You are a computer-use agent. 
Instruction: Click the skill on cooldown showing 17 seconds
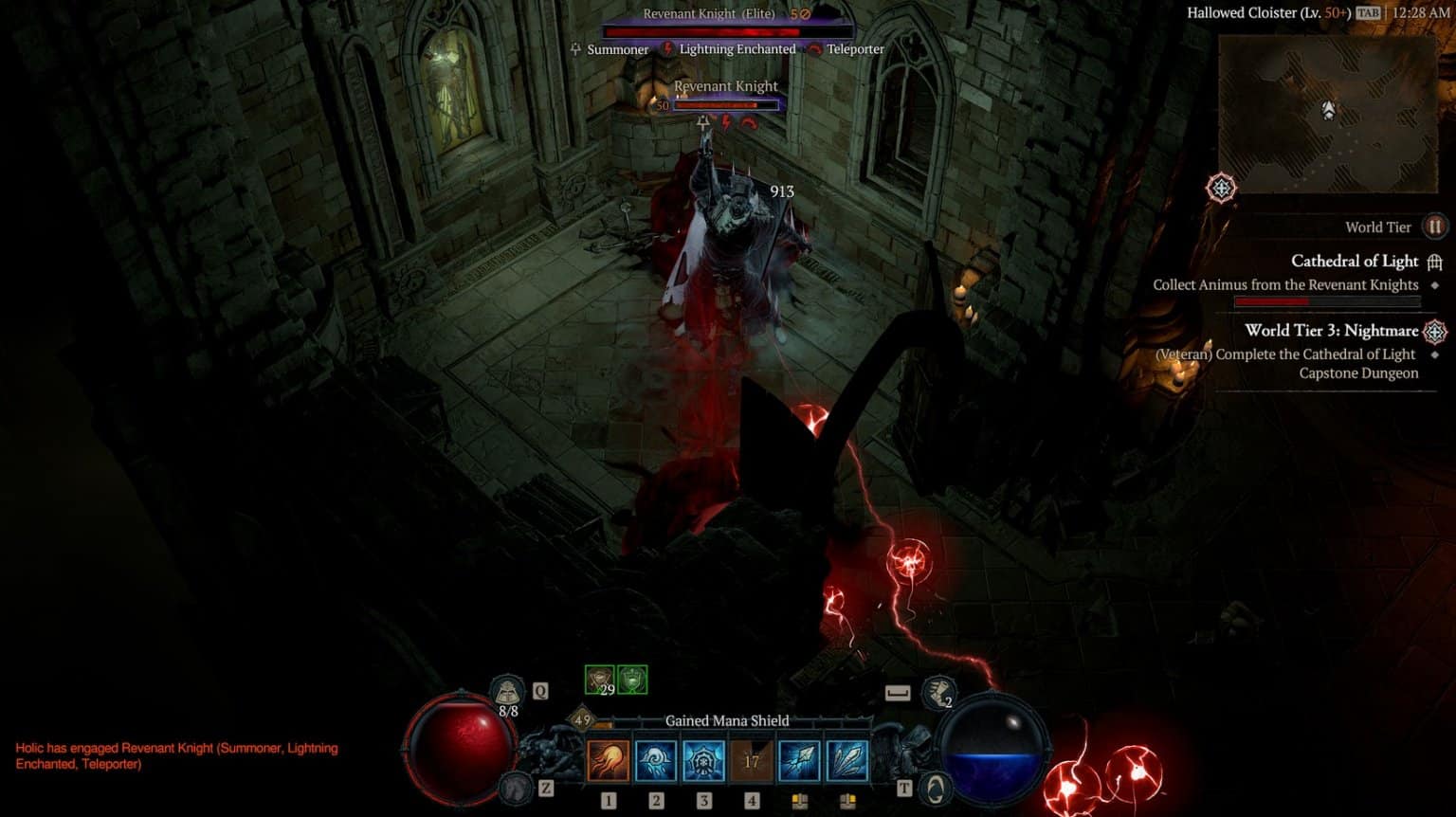751,760
